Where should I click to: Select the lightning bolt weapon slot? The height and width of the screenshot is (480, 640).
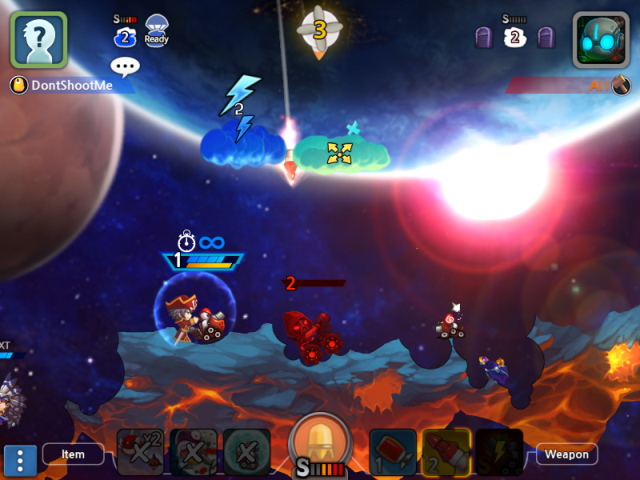(x=498, y=452)
